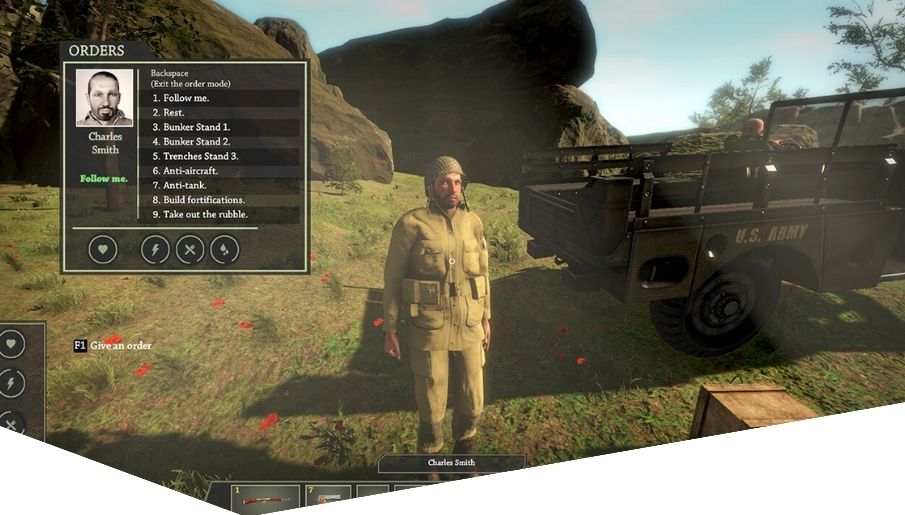Select the item in hotbar slot 7
Image resolution: width=905 pixels, height=515 pixels.
[327, 500]
